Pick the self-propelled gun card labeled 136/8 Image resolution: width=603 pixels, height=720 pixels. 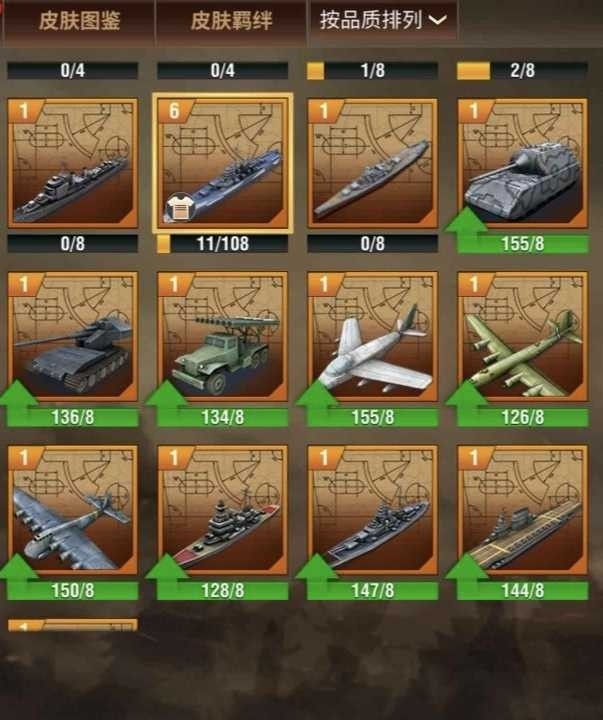pyautogui.click(x=72, y=337)
